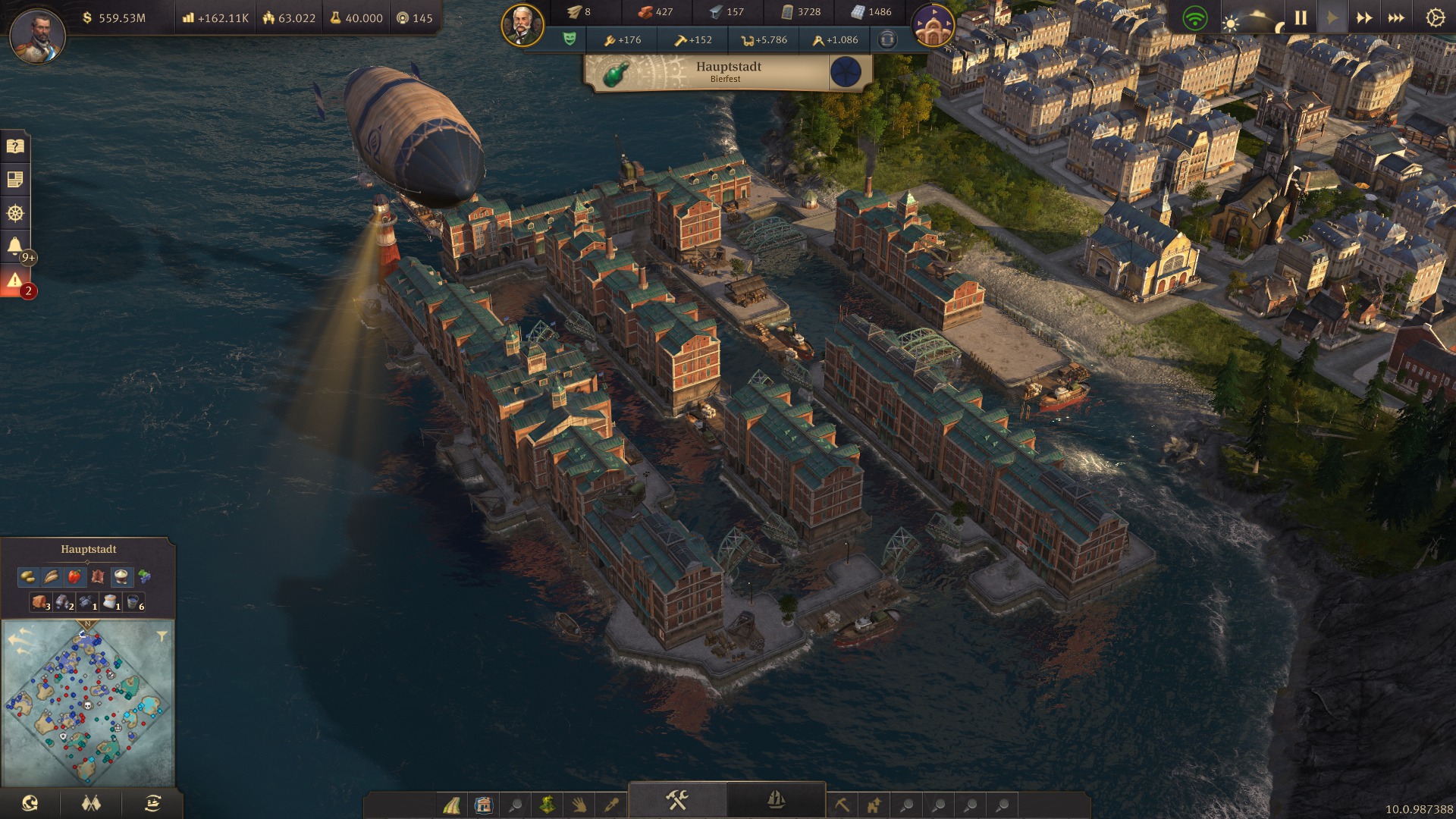Switch to the ship menu tab
The width and height of the screenshot is (1456, 819).
coord(776,800)
